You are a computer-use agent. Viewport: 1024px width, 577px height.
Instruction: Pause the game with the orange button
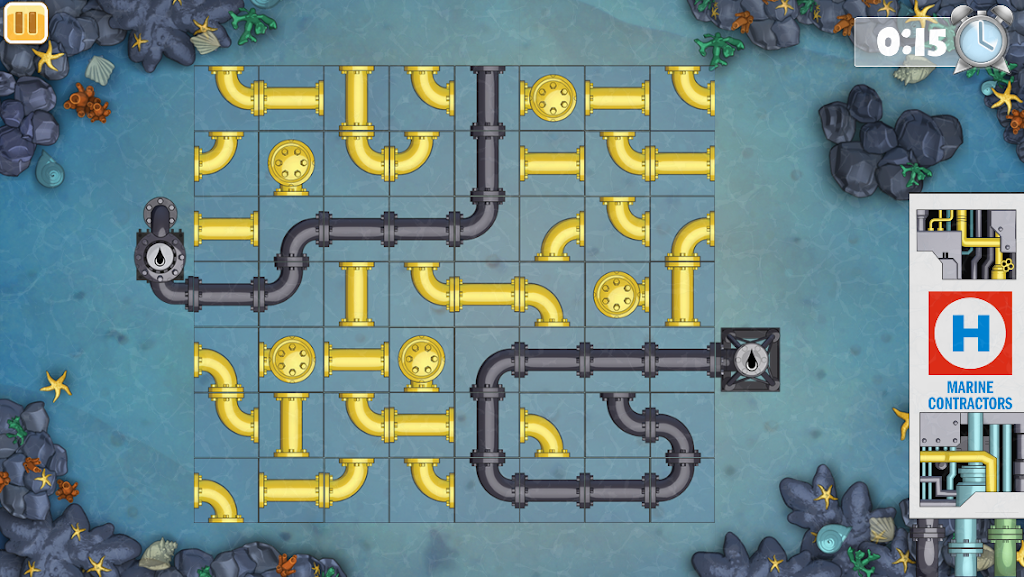(26, 23)
